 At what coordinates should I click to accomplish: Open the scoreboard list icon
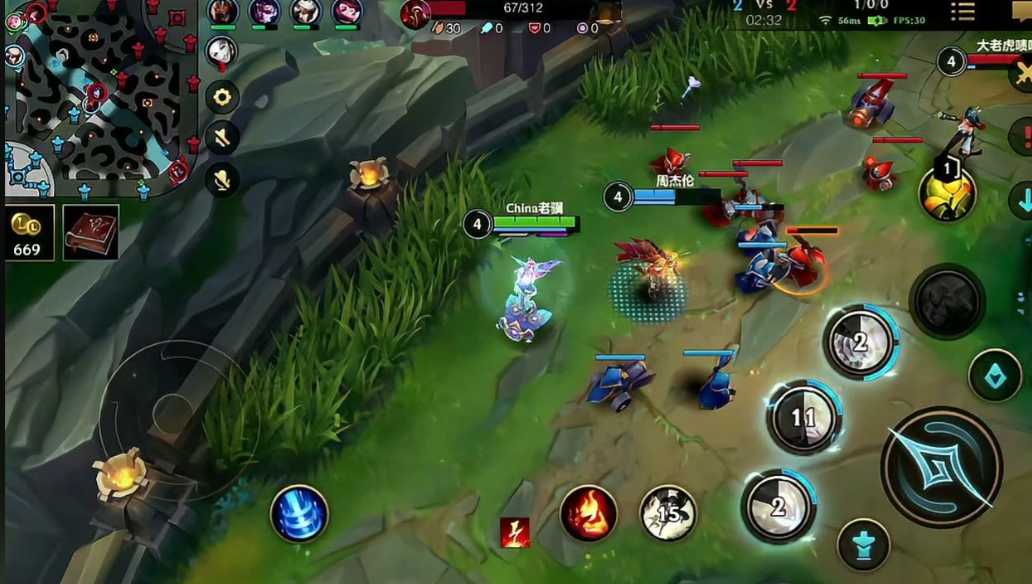pos(963,12)
